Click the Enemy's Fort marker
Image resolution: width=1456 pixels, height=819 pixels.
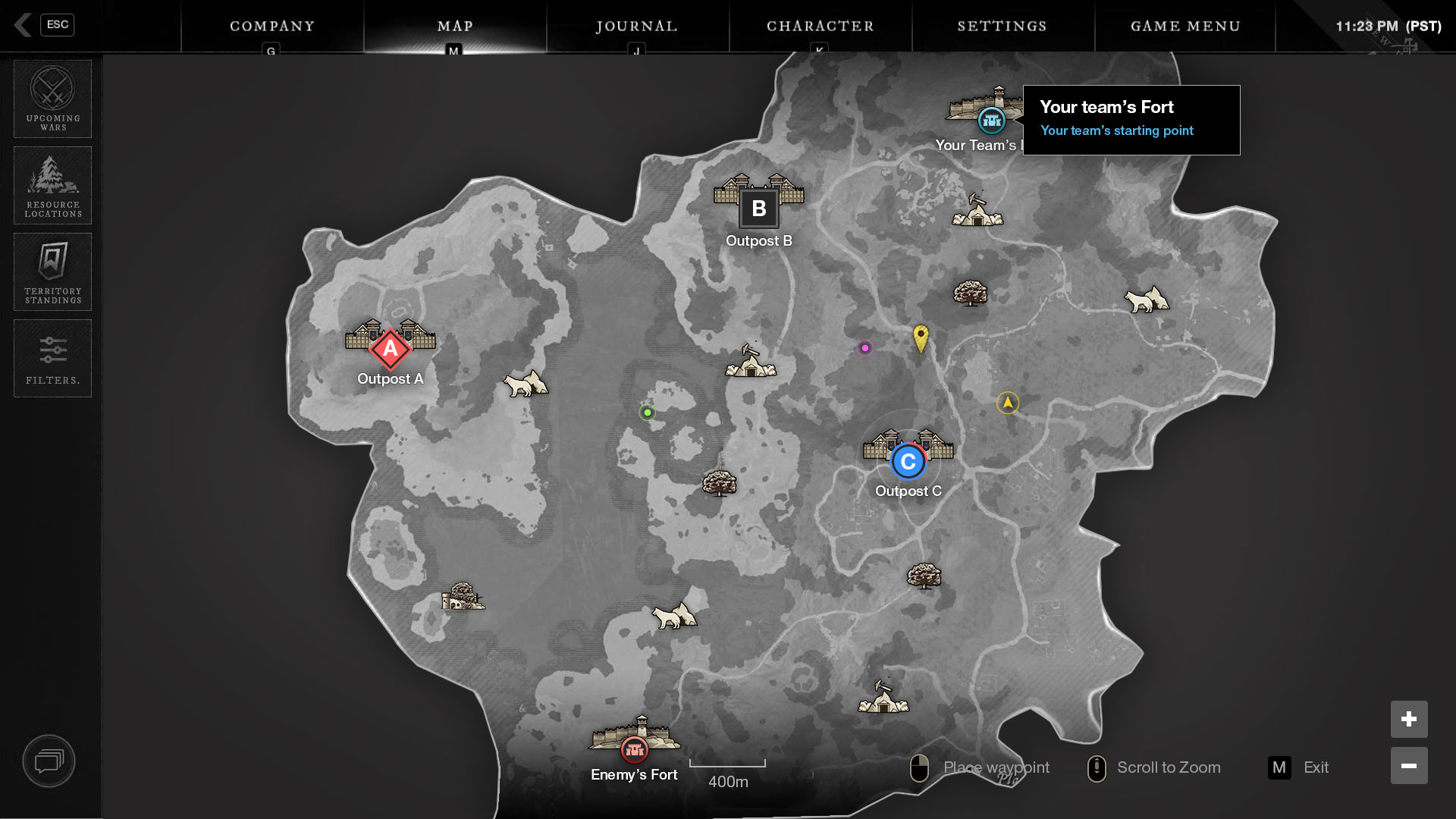[634, 750]
